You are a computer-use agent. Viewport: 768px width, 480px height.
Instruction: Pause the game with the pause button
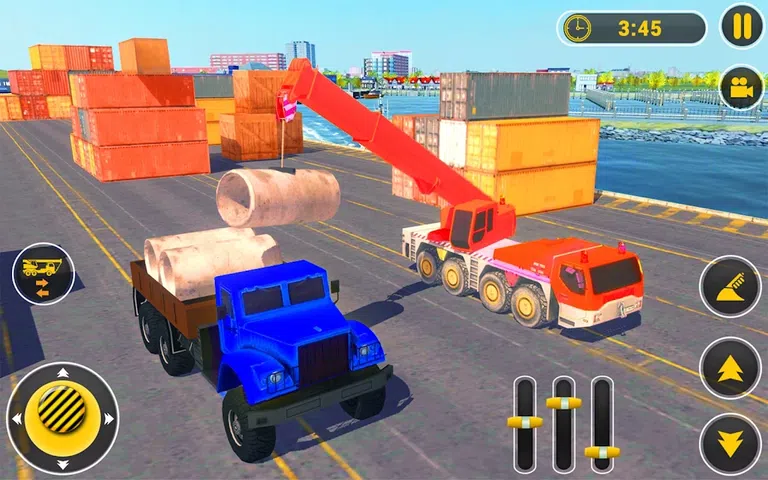point(741,27)
